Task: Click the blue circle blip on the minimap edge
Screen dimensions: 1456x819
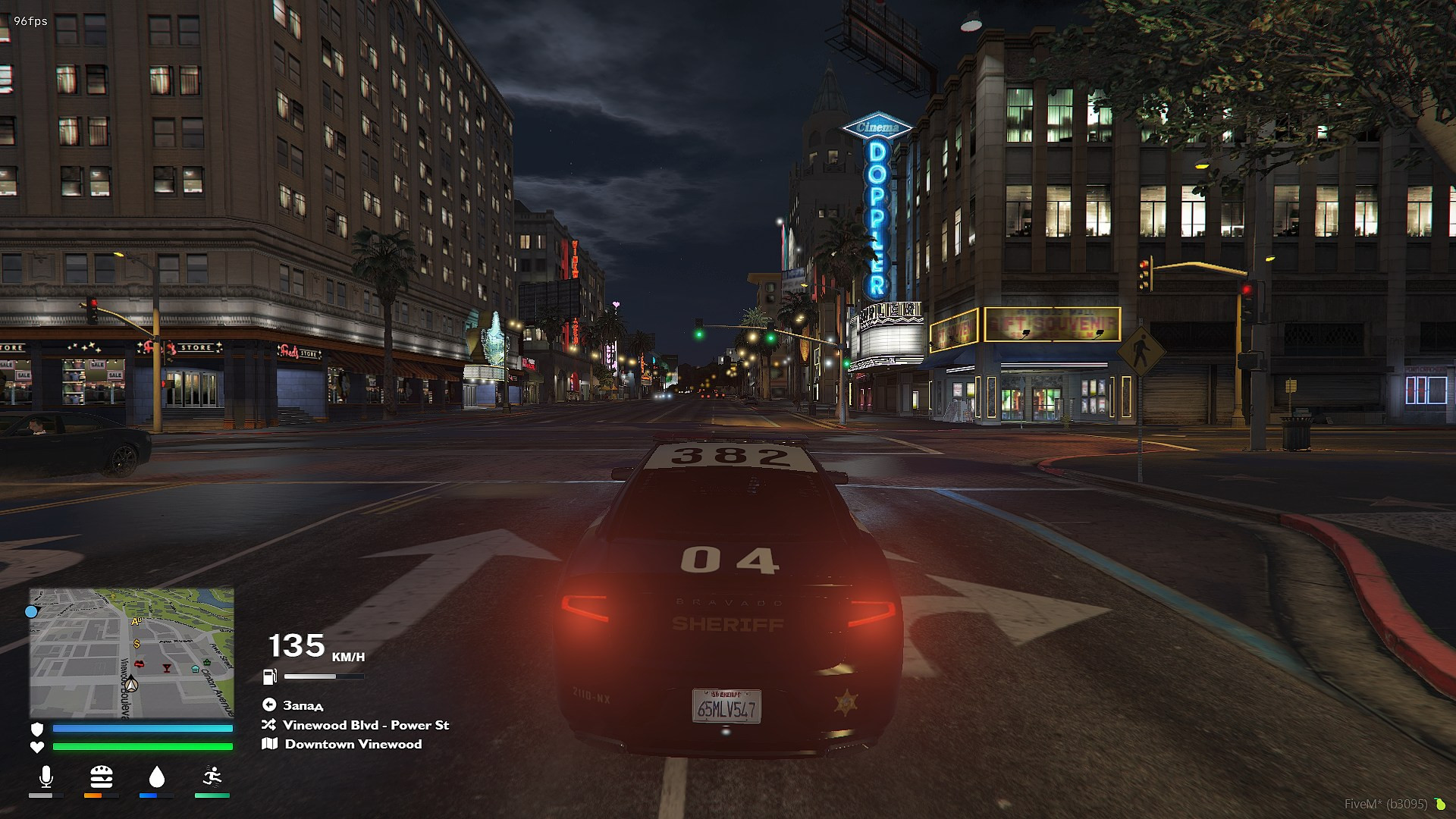Action: (31, 611)
